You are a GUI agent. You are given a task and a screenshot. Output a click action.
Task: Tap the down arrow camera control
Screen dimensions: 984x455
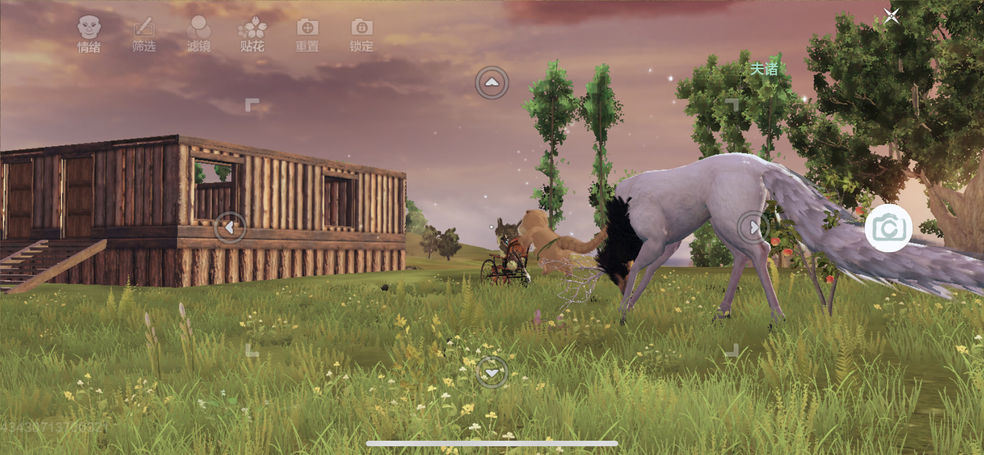491,372
